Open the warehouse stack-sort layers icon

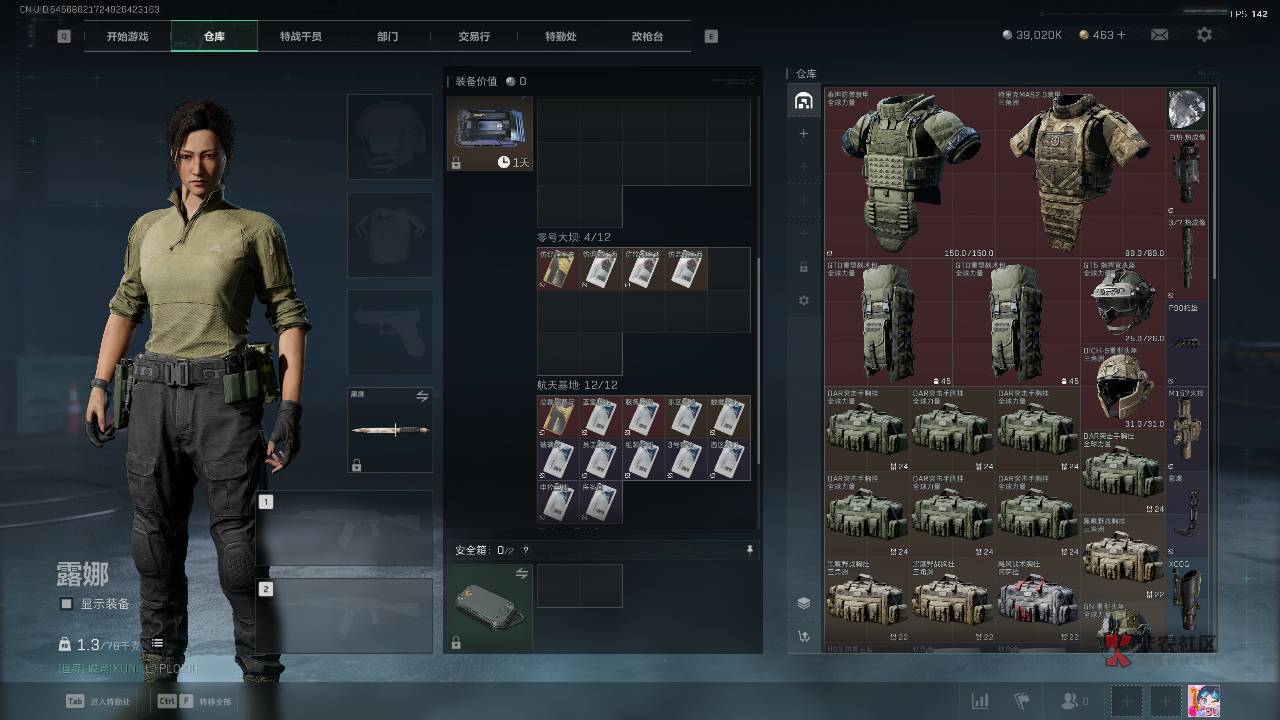803,603
